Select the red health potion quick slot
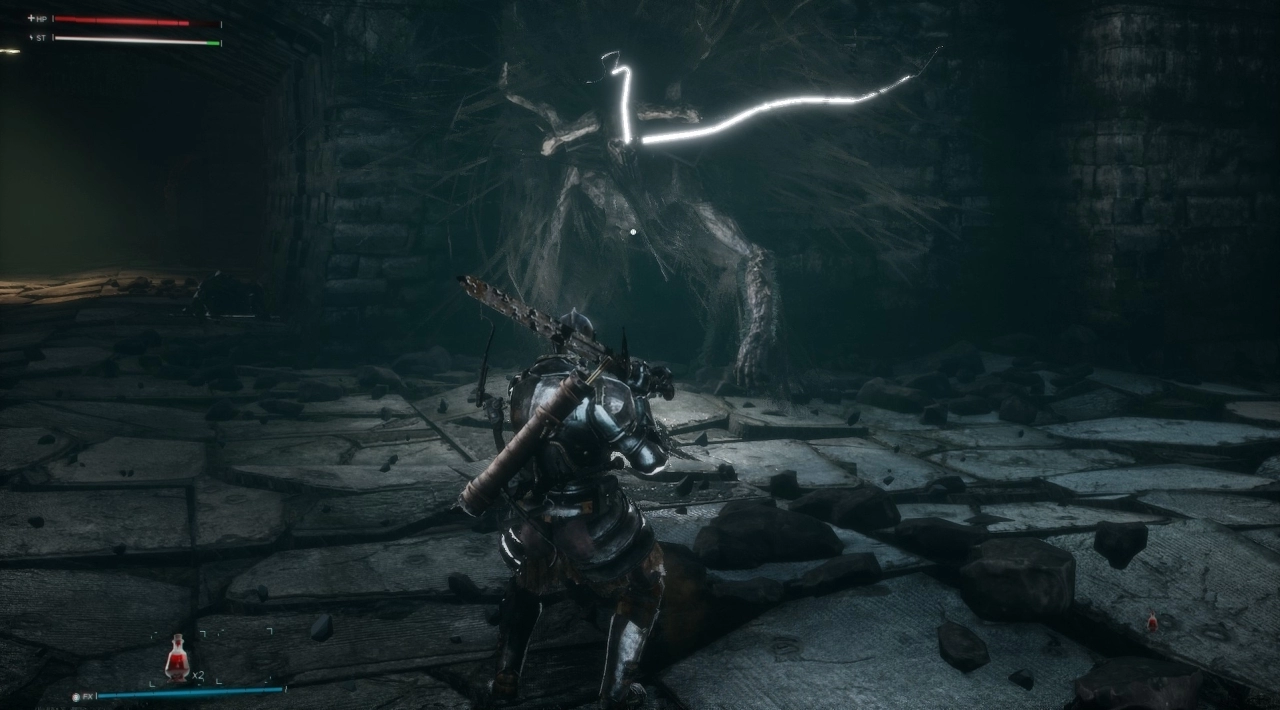Viewport: 1280px width, 710px height. [x=178, y=658]
